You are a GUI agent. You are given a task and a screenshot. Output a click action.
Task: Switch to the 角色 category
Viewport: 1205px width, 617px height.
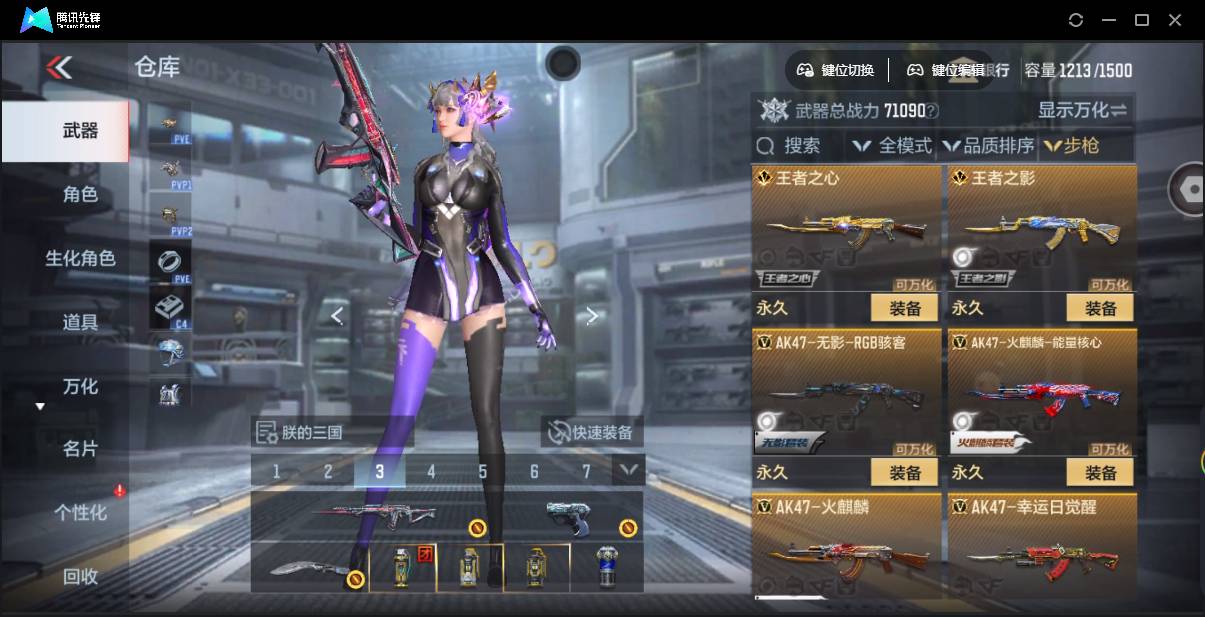click(80, 194)
